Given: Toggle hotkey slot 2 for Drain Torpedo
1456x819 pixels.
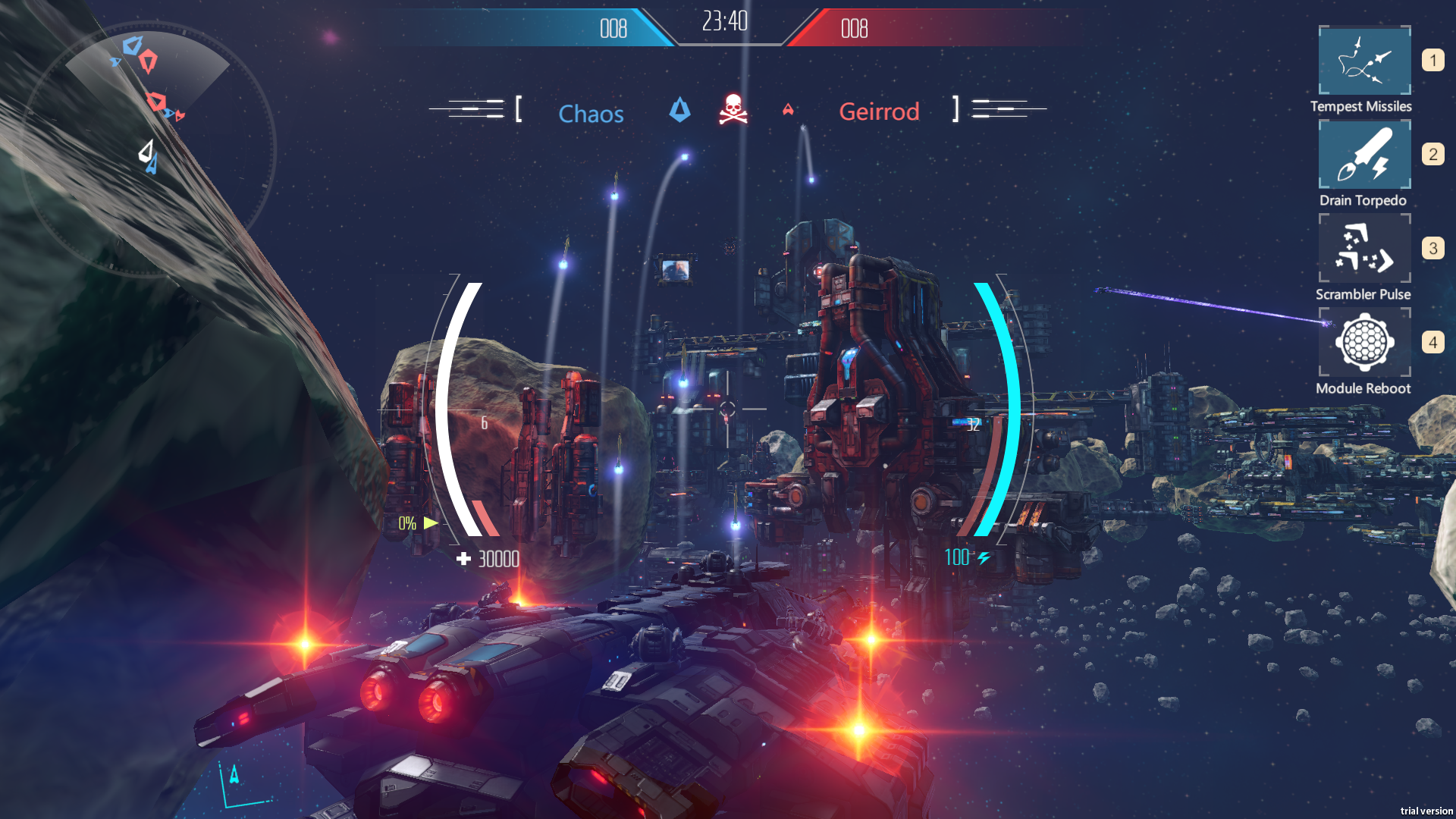Looking at the screenshot, I should [1432, 153].
